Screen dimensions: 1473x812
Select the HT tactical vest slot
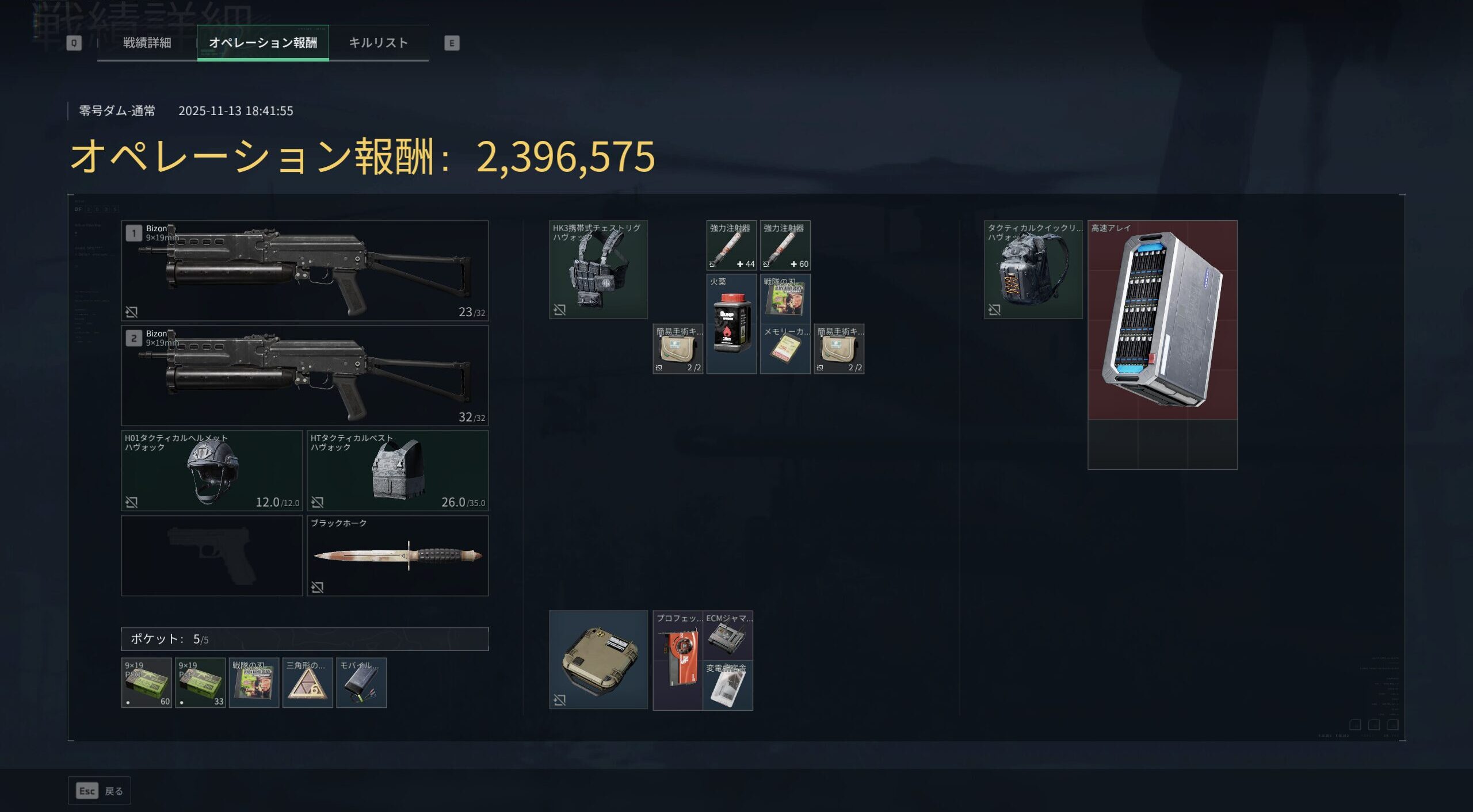coord(398,470)
